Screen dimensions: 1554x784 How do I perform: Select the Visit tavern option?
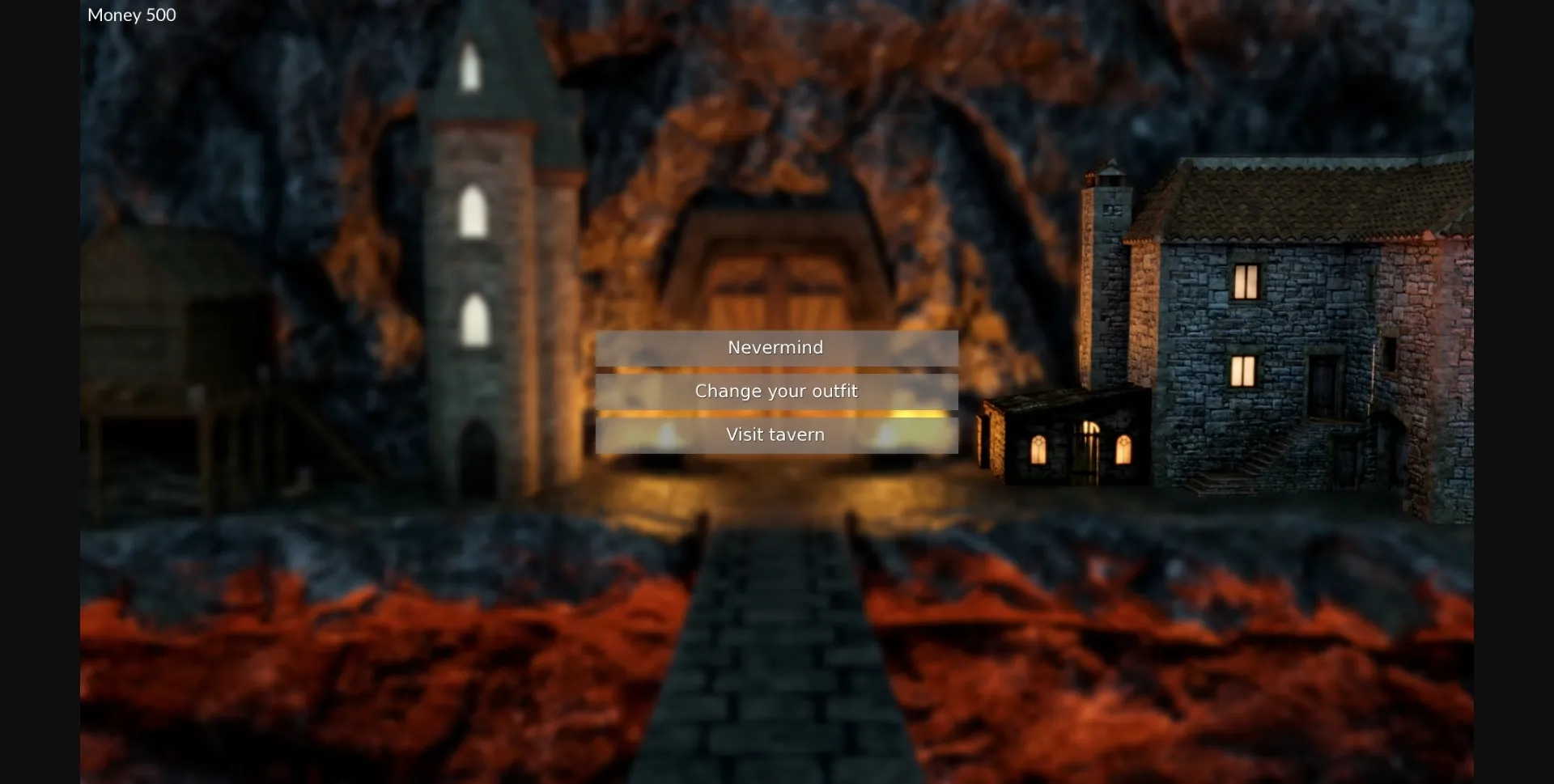tap(775, 434)
